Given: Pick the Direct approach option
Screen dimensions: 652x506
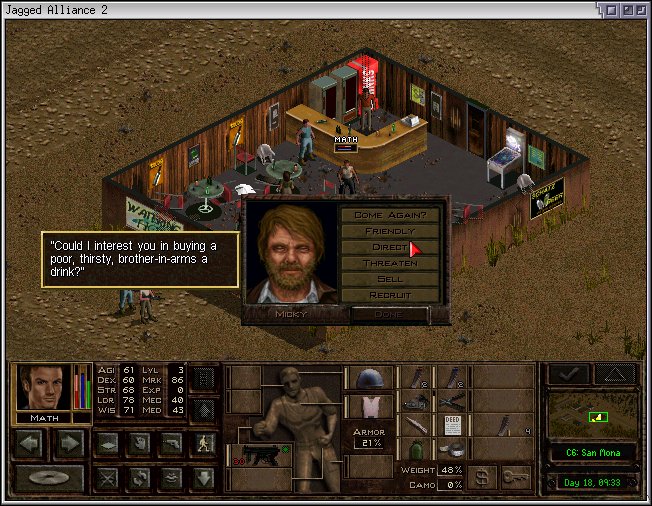Looking at the screenshot, I should click(x=390, y=247).
